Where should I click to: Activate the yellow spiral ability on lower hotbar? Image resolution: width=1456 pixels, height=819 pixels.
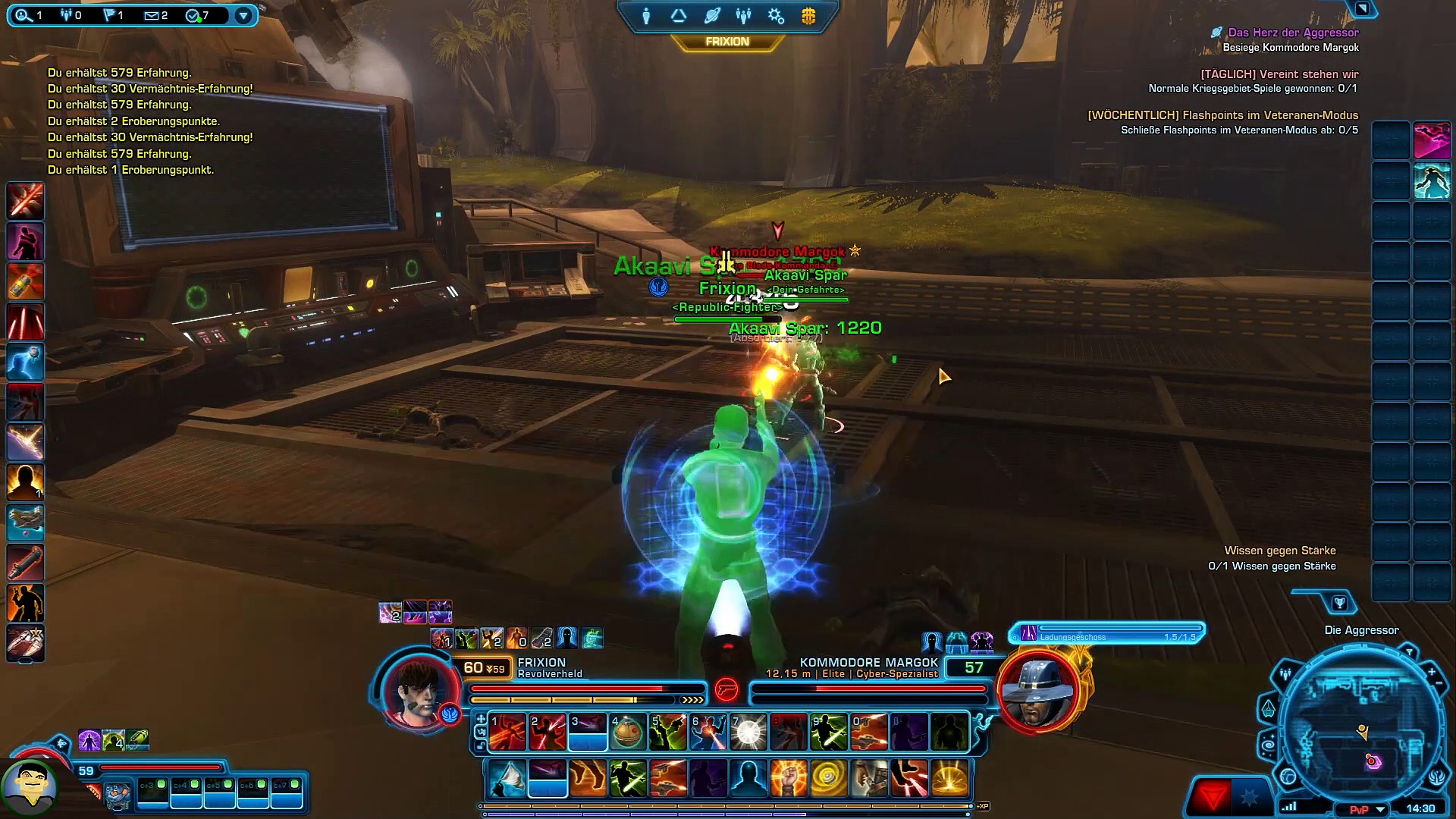click(828, 779)
